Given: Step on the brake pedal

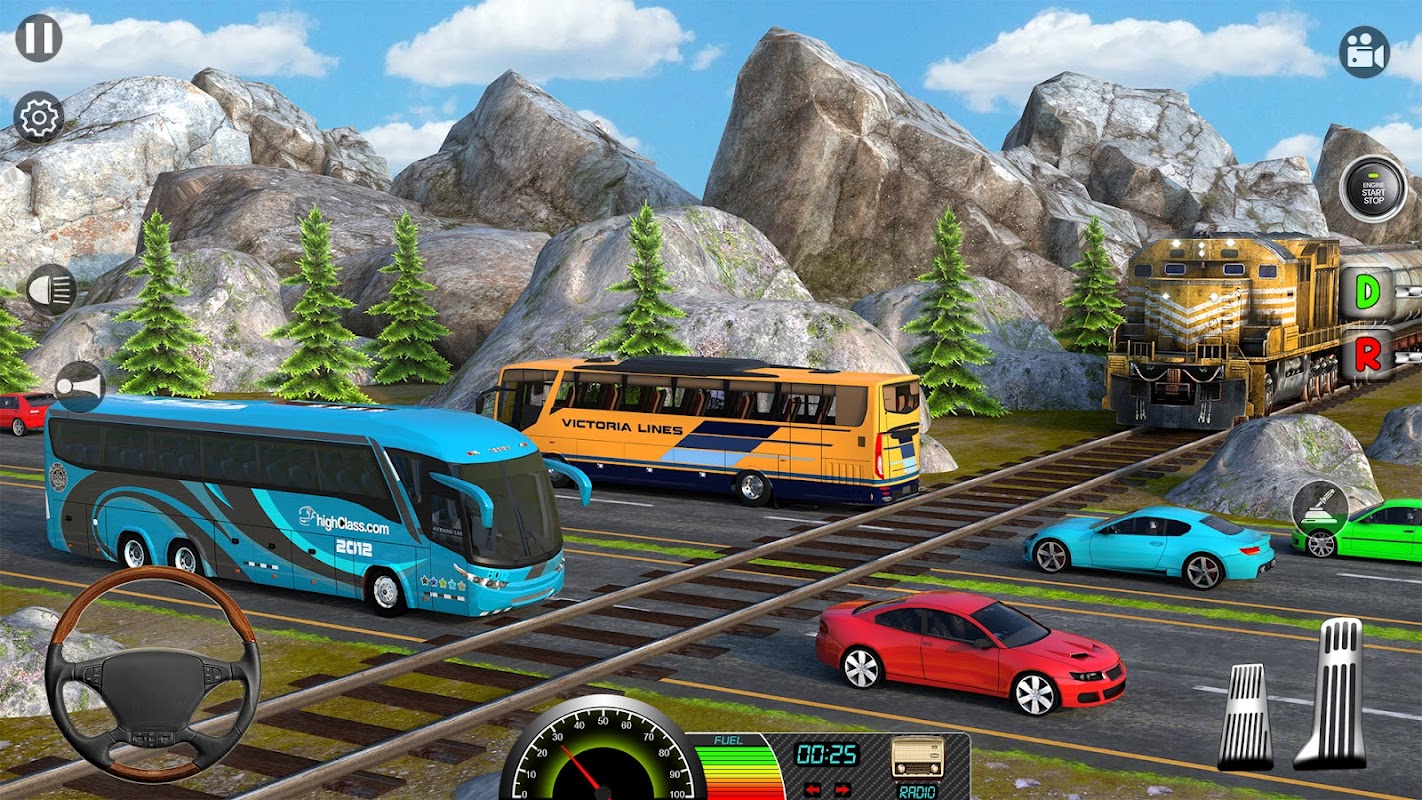Looking at the screenshot, I should tap(1246, 716).
